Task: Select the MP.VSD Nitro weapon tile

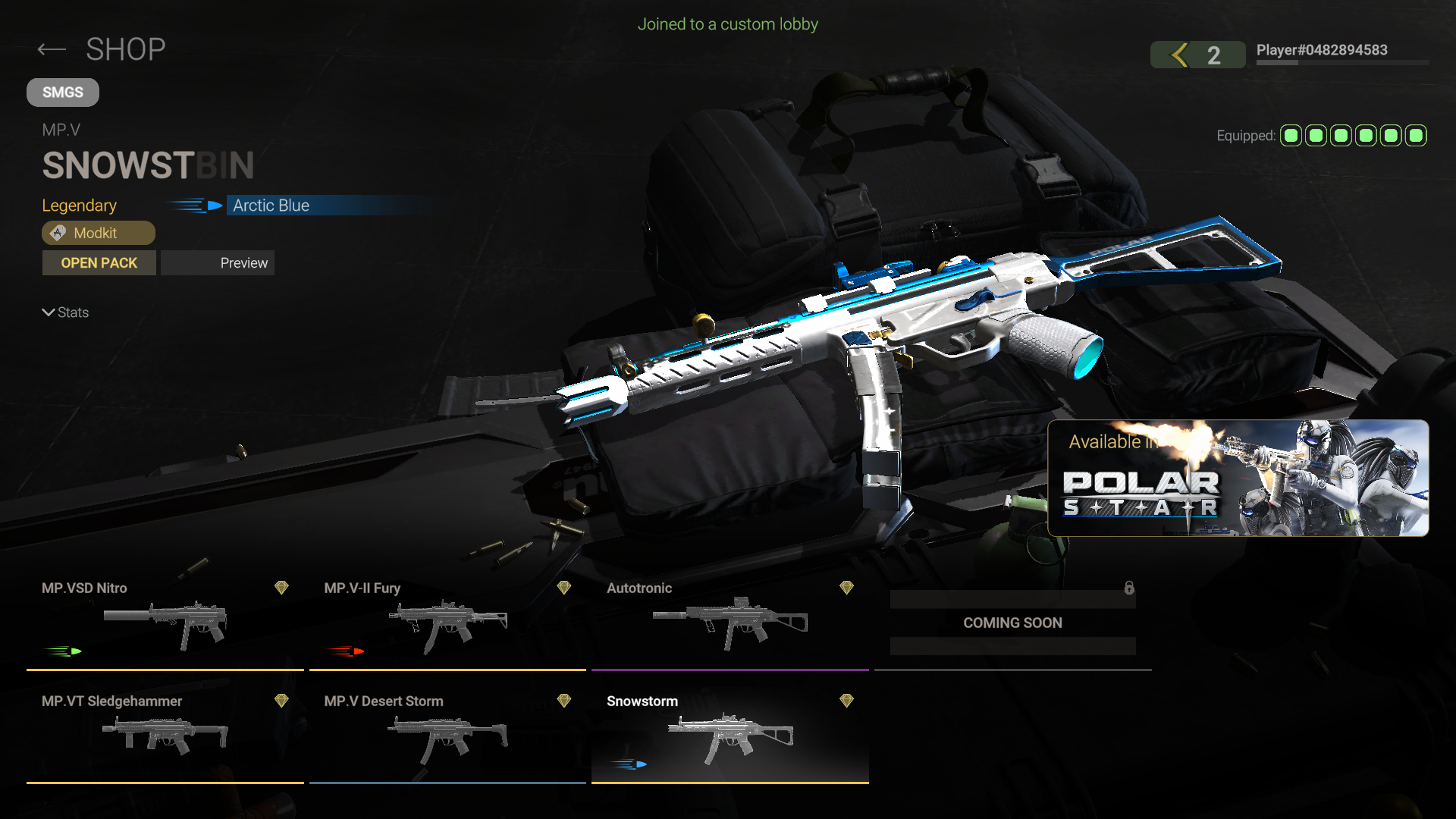Action: coord(165,623)
